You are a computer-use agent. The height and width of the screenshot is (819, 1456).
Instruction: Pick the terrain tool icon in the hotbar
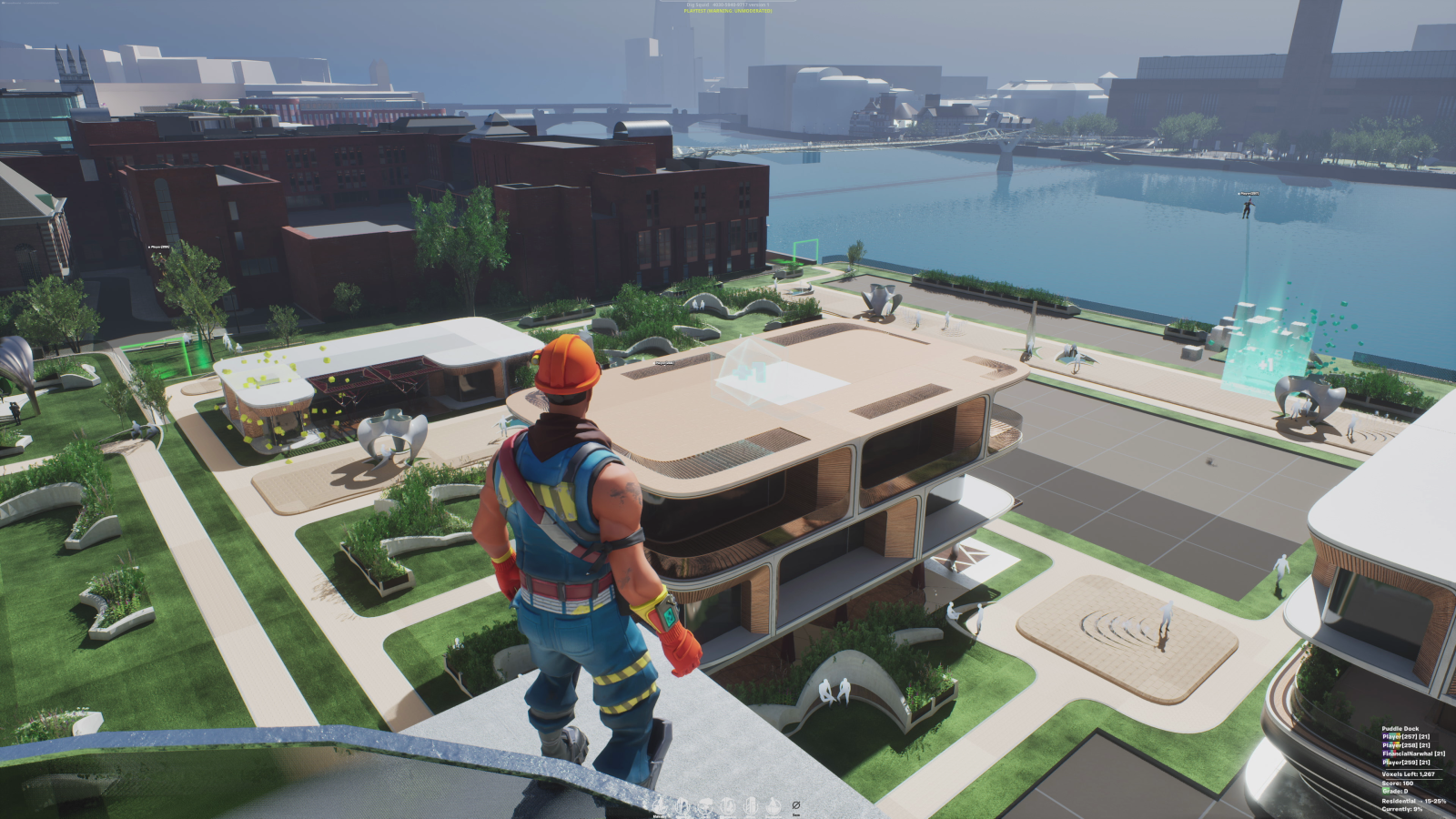point(704,805)
